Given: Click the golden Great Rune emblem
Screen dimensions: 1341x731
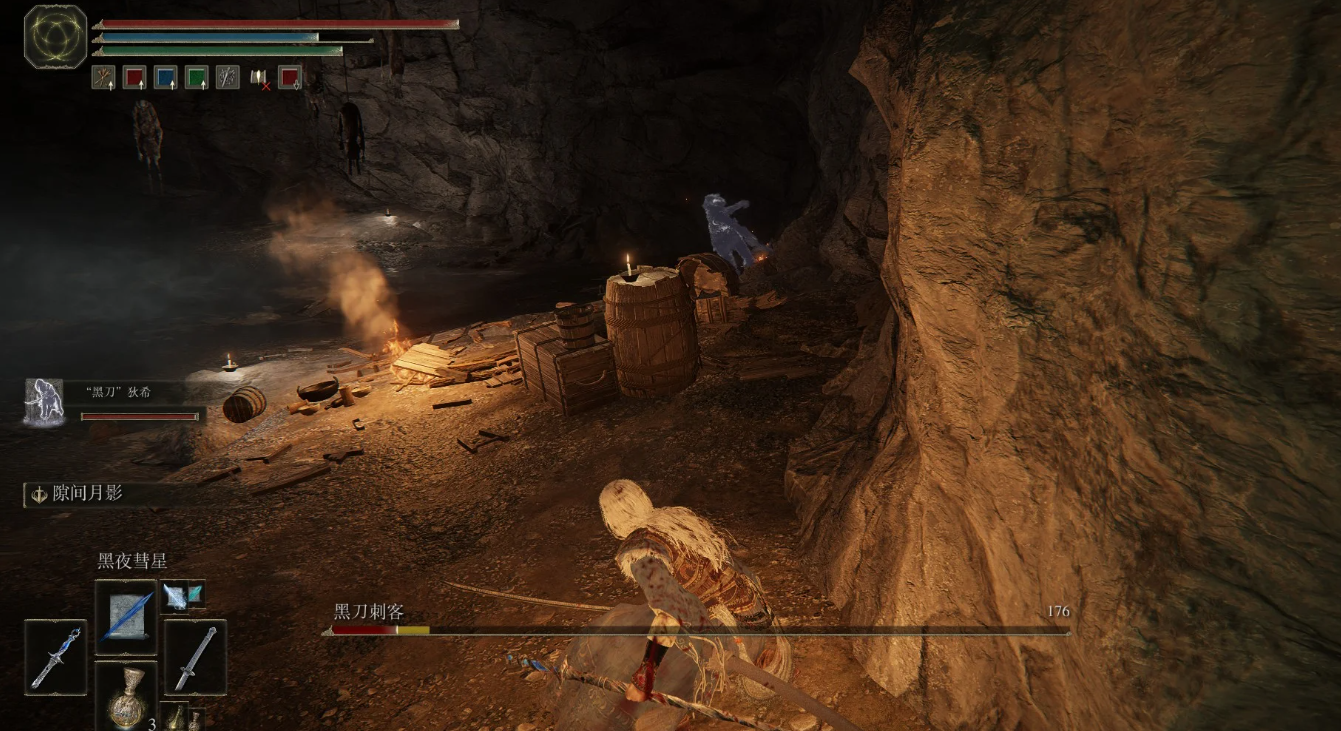Looking at the screenshot, I should pos(56,37).
